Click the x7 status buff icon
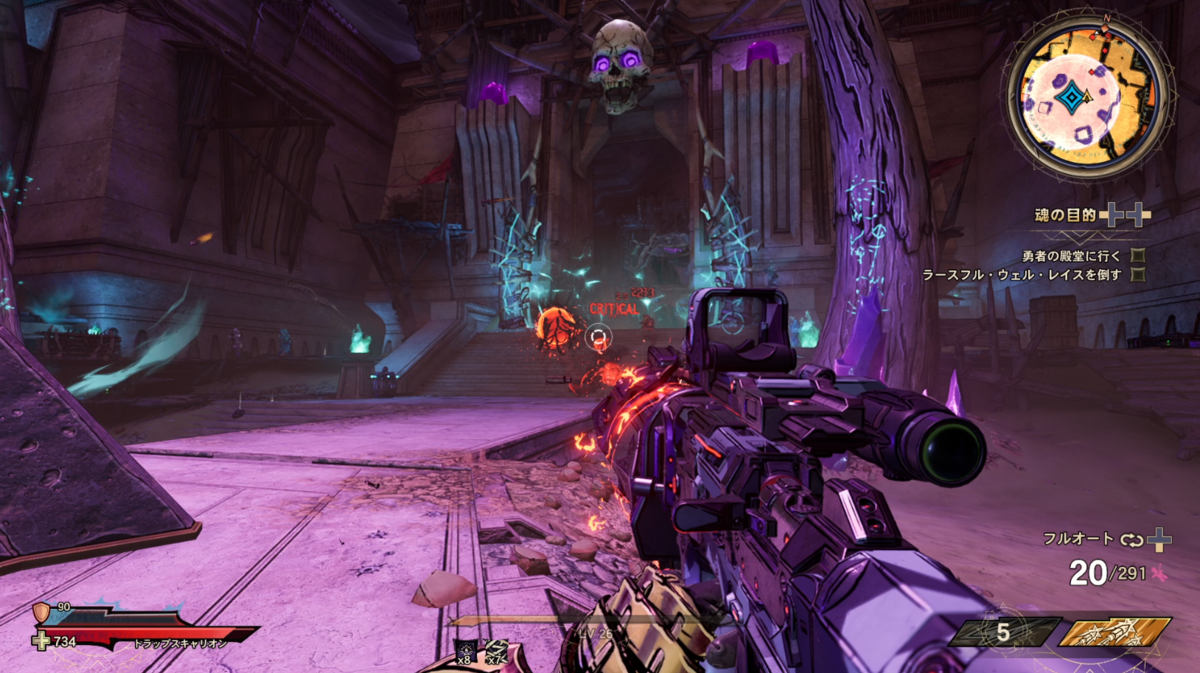Viewport: 1200px width, 673px height. coord(495,650)
